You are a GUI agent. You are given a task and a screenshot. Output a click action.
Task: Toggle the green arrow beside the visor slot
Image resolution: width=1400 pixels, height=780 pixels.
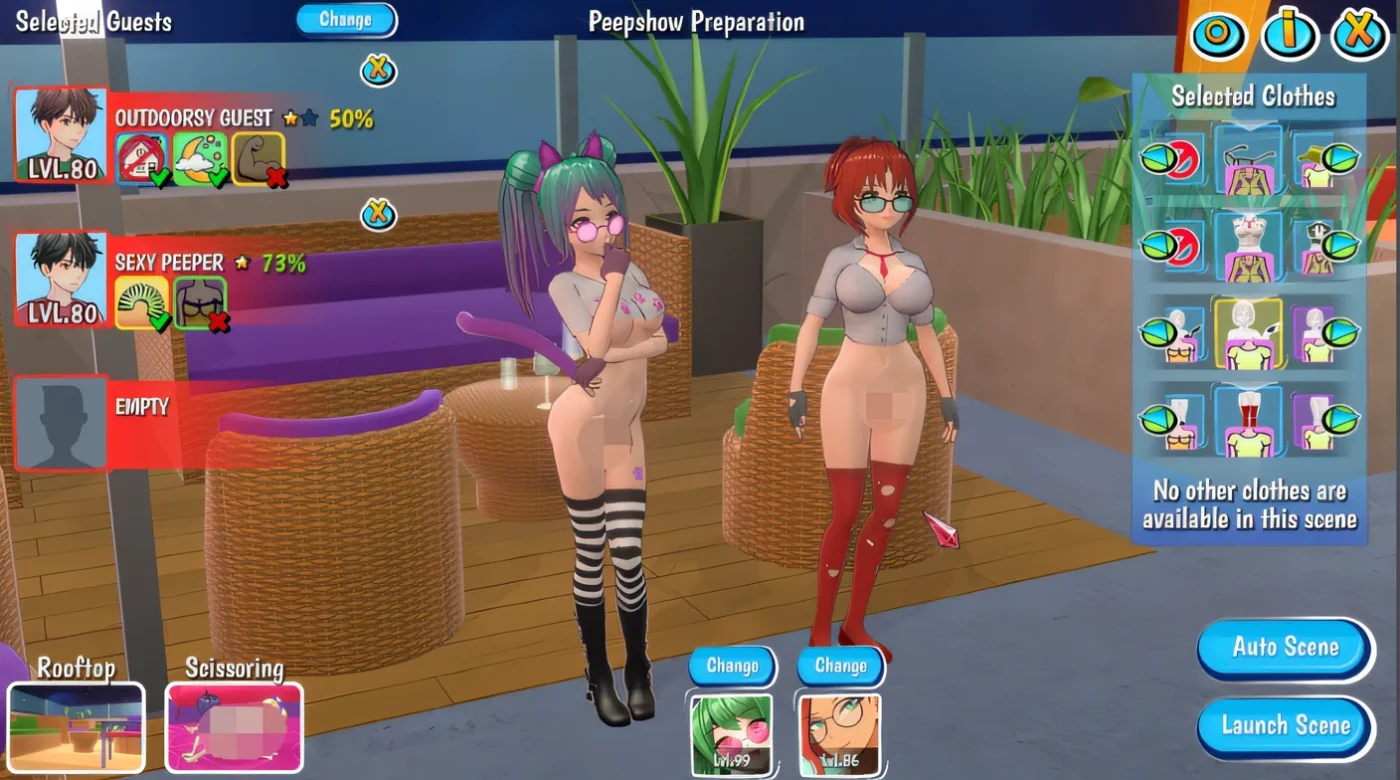(1338, 158)
